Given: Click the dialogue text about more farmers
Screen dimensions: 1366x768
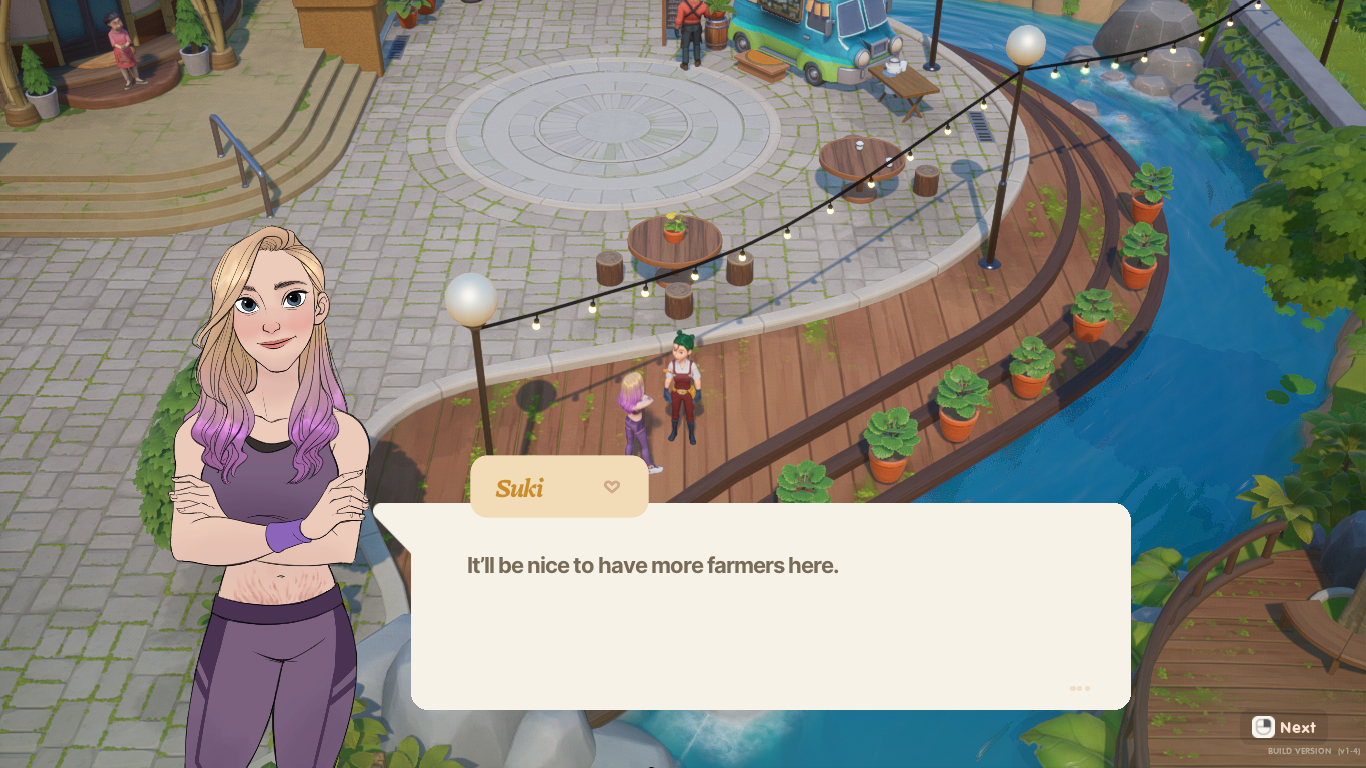Looking at the screenshot, I should (x=651, y=566).
